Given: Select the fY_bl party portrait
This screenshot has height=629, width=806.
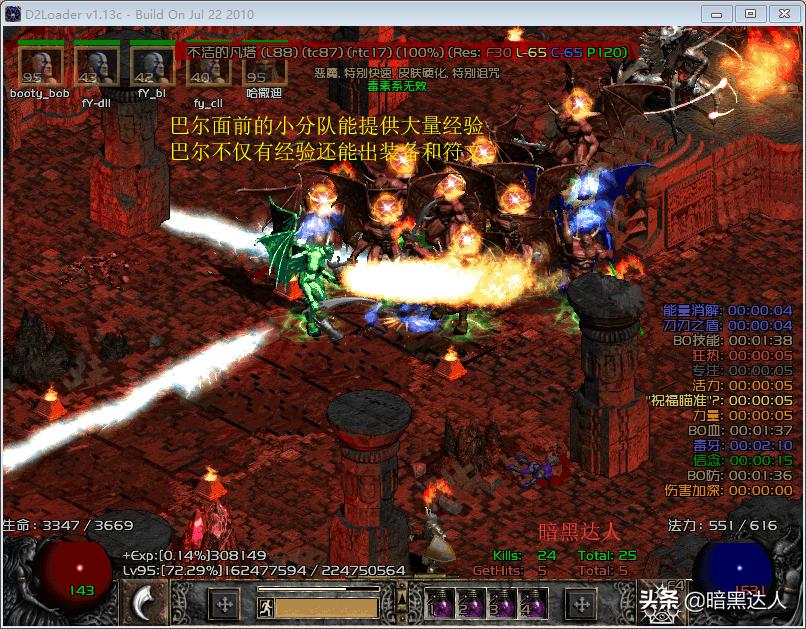Looking at the screenshot, I should (153, 66).
